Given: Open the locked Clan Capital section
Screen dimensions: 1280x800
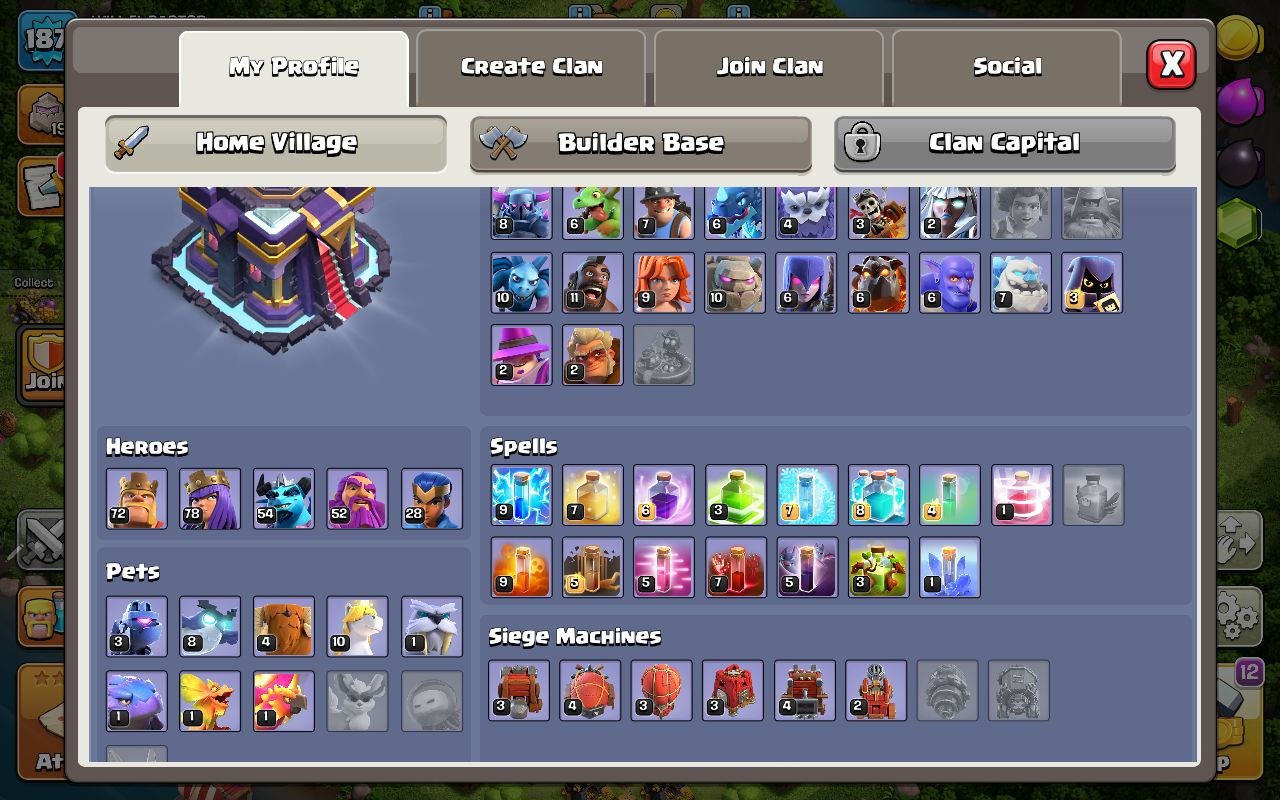Looking at the screenshot, I should coord(1005,143).
